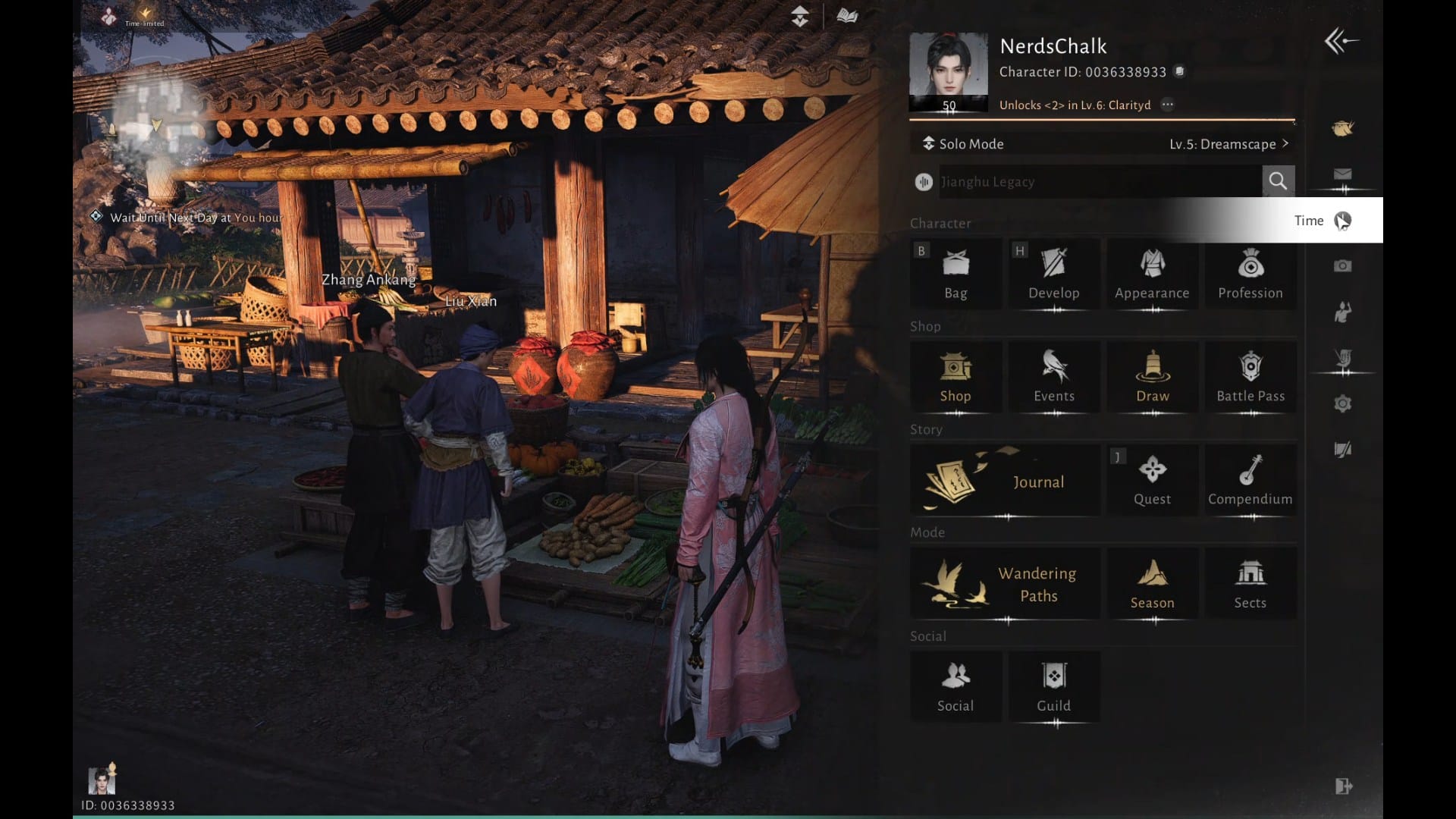Image resolution: width=1456 pixels, height=819 pixels.
Task: Enter the Shop
Action: pos(955,377)
